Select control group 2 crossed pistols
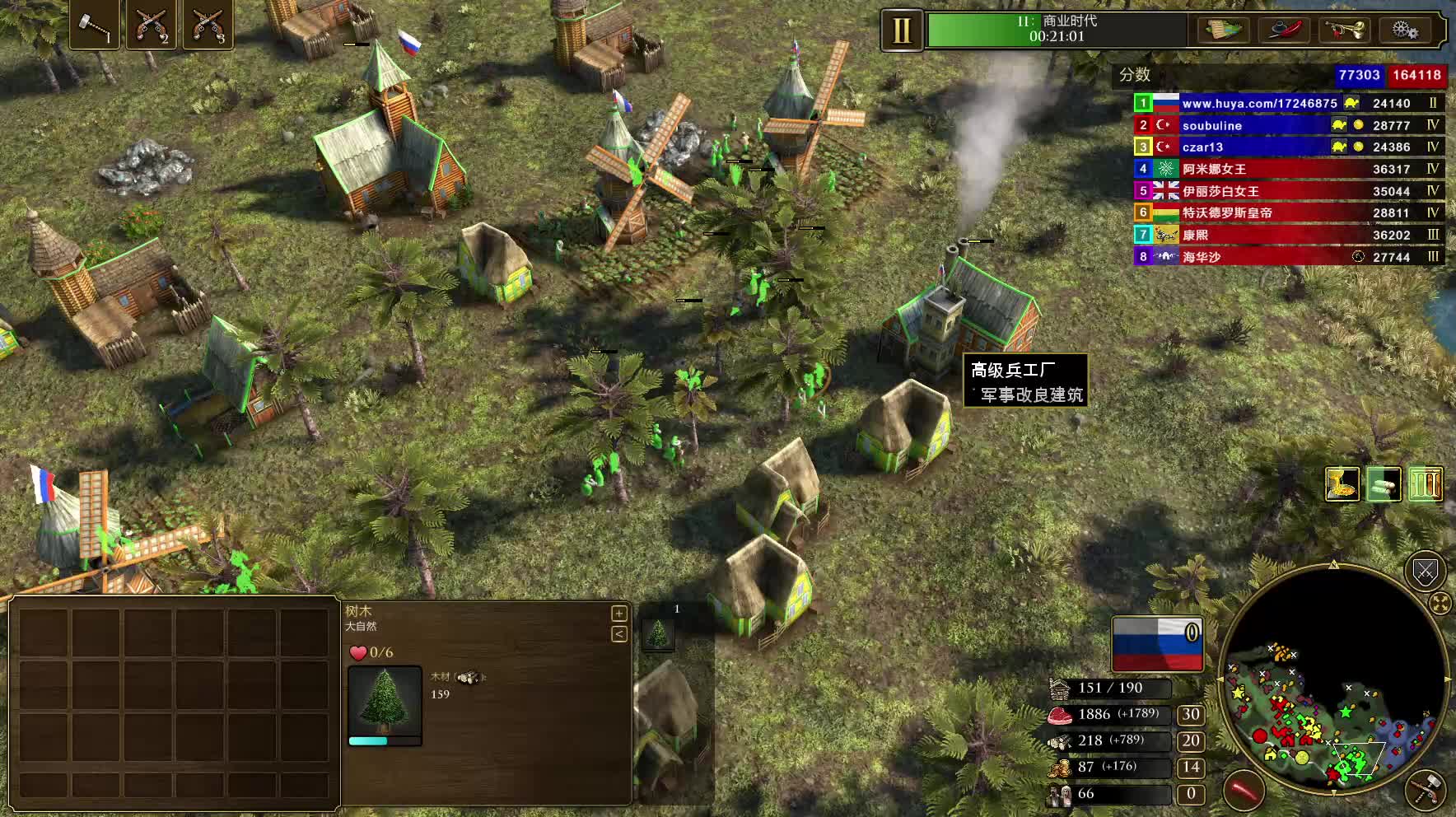The image size is (1456, 817). point(151,26)
